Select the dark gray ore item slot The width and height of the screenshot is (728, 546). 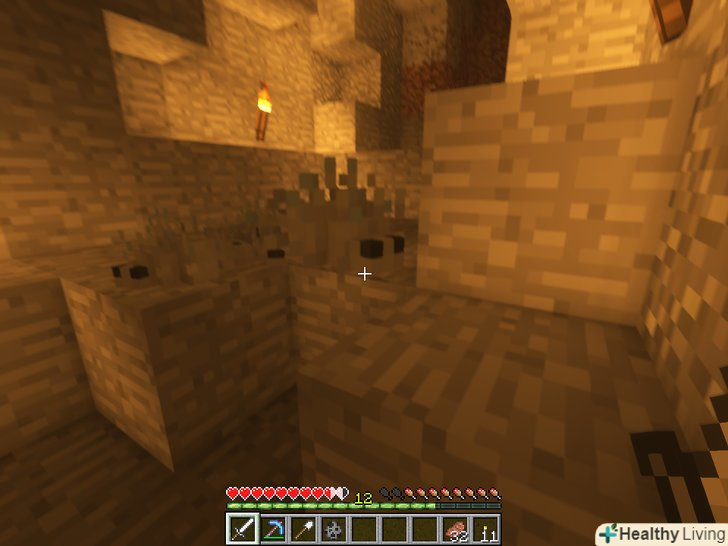333,529
